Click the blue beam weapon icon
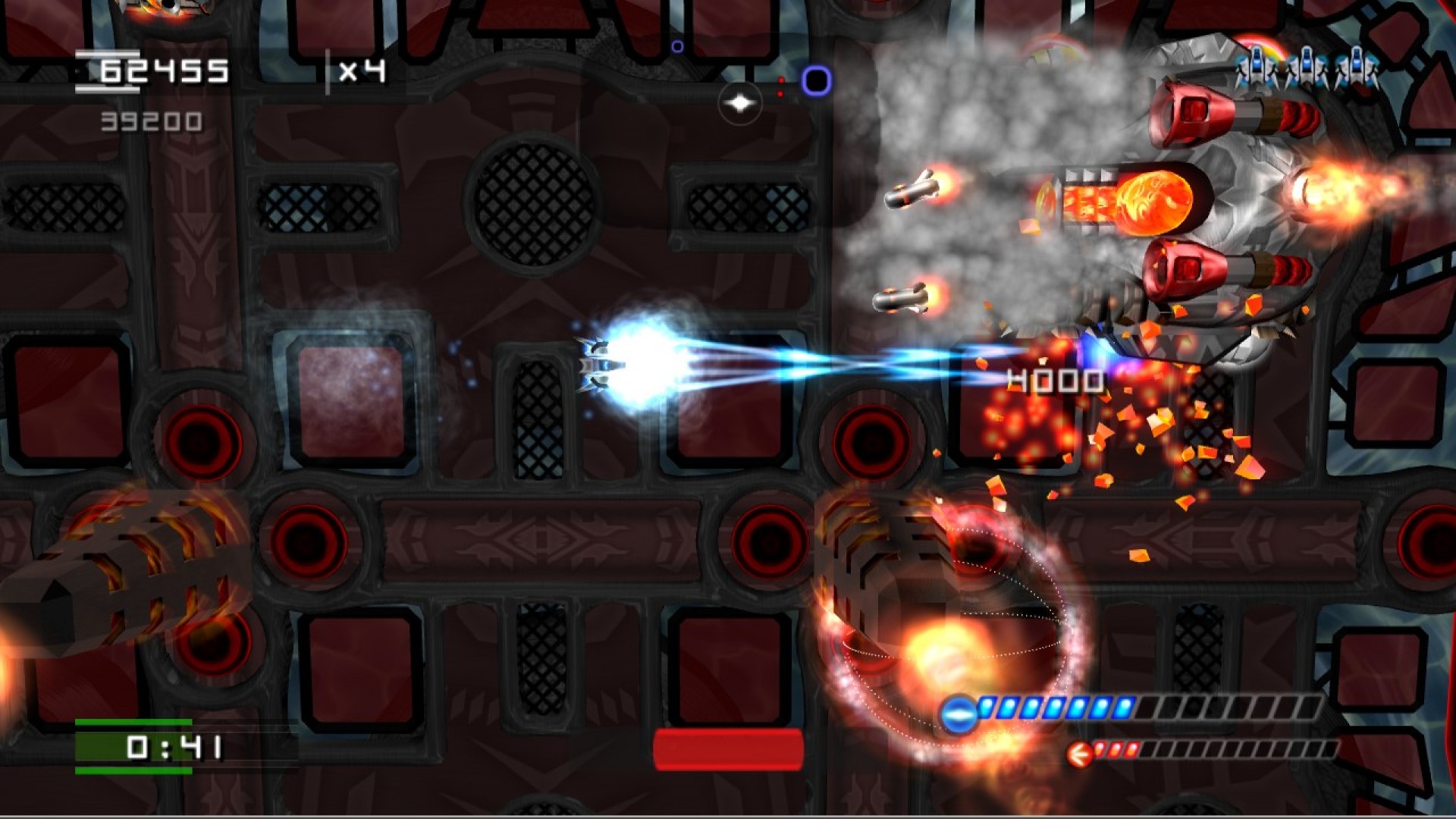 (x=958, y=713)
